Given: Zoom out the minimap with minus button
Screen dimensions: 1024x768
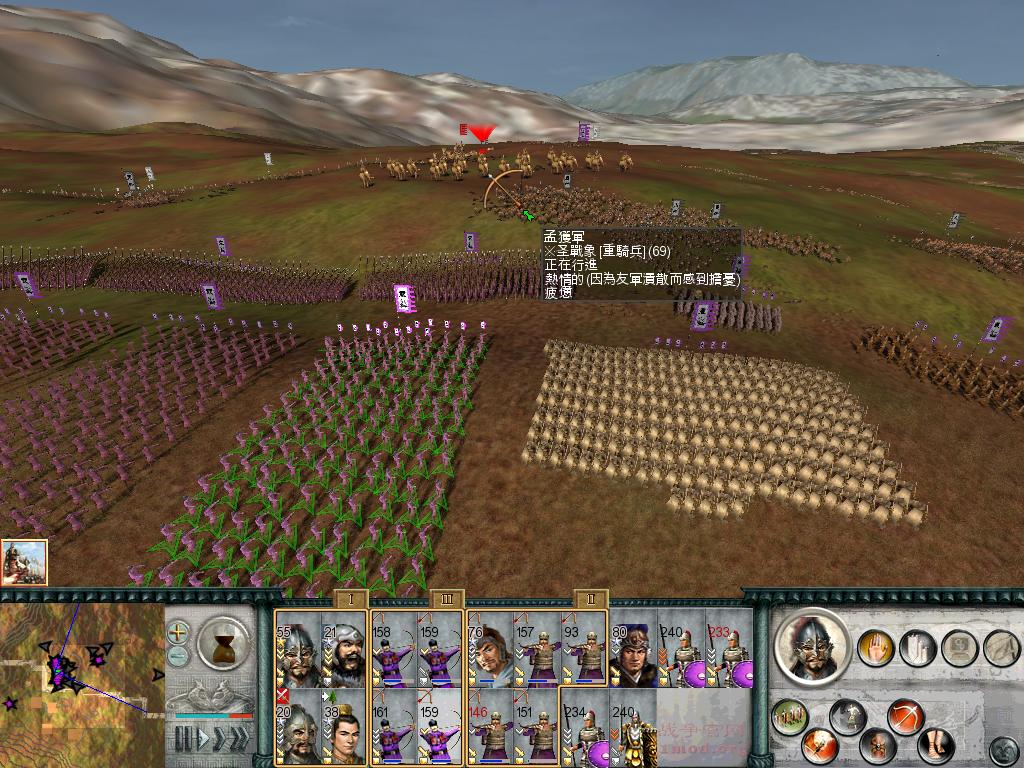Looking at the screenshot, I should pos(178,655).
